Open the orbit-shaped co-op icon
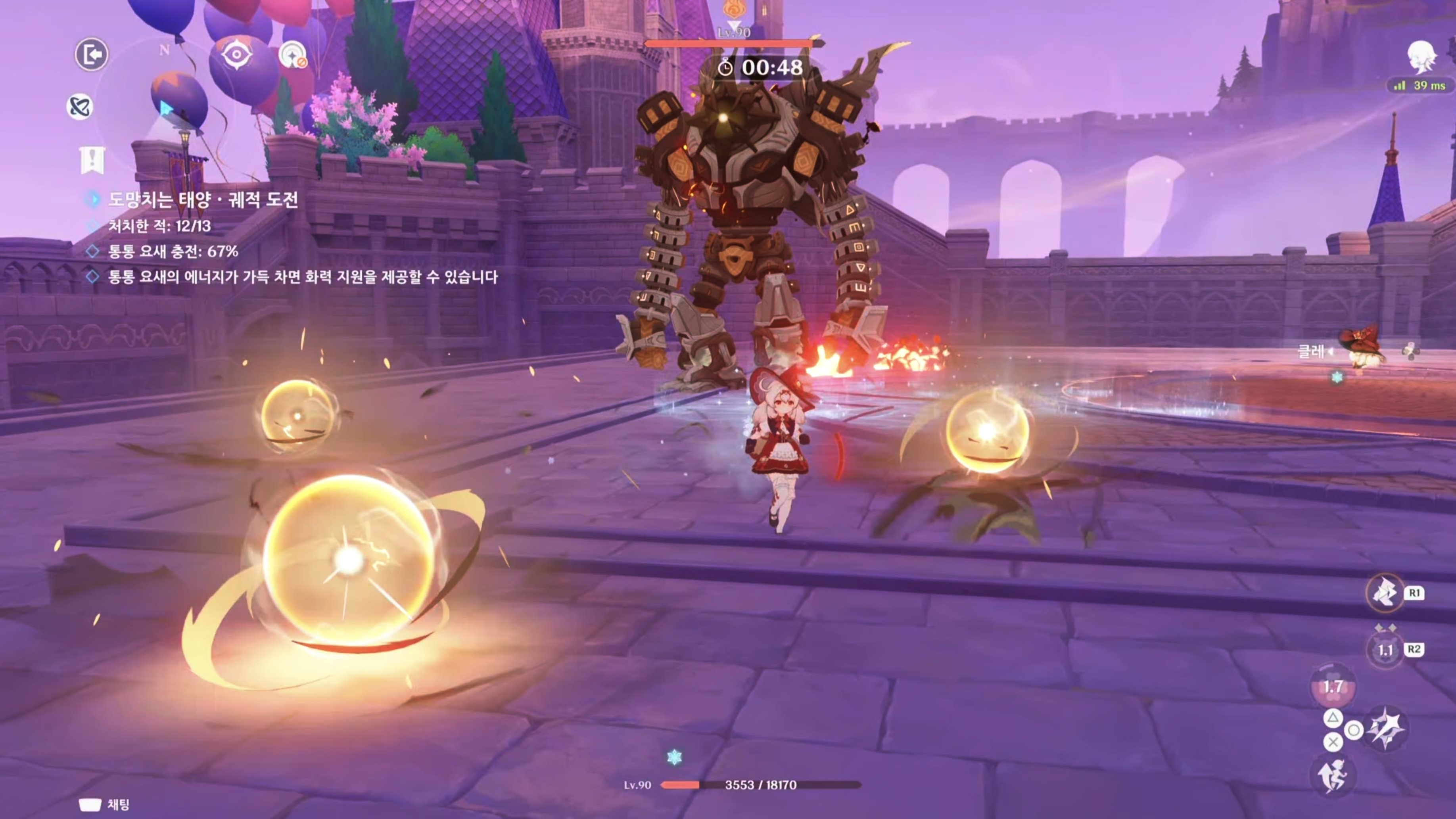The image size is (1456, 819). tap(80, 107)
